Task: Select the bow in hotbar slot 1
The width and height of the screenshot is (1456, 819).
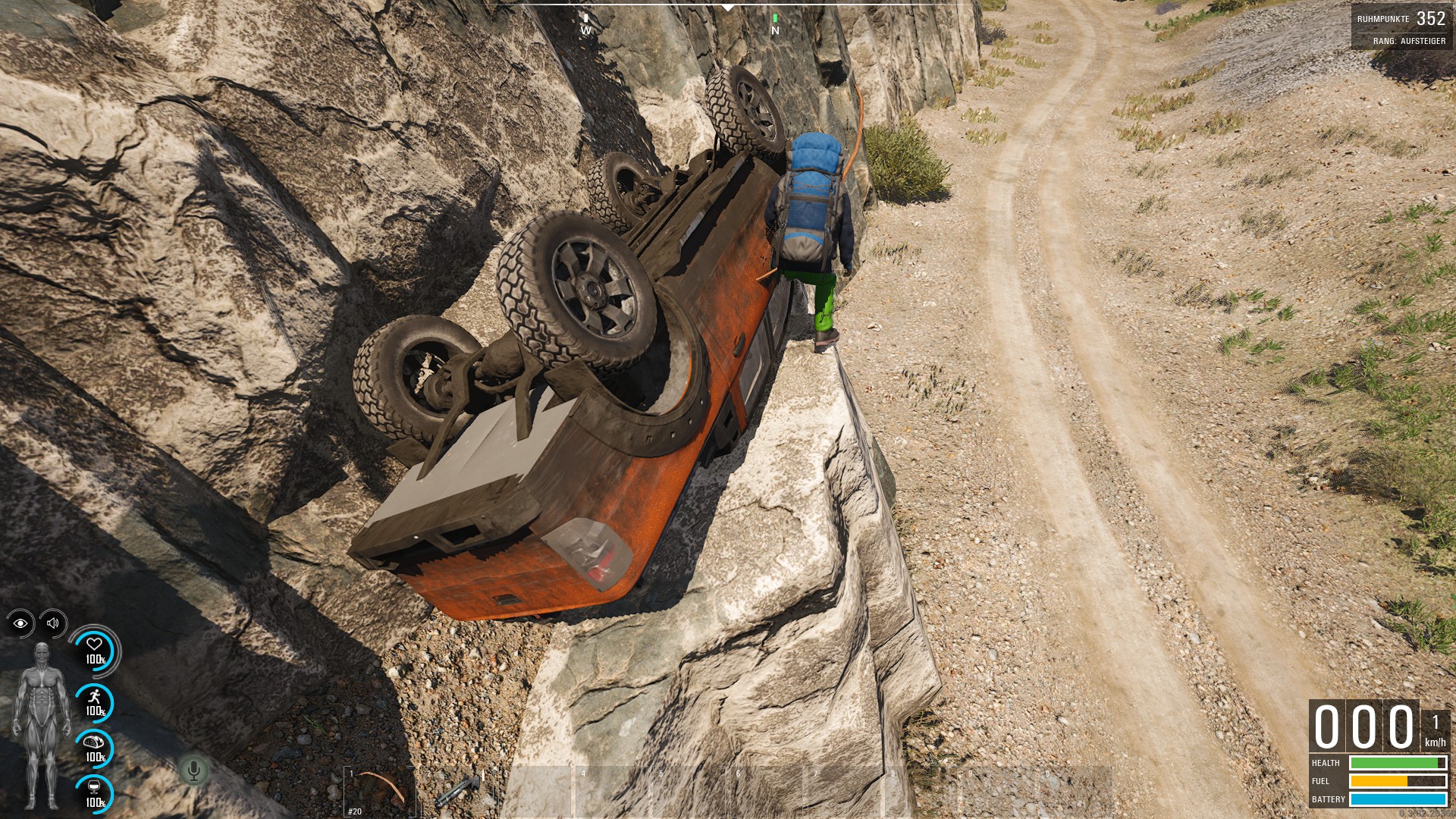Action: click(379, 791)
